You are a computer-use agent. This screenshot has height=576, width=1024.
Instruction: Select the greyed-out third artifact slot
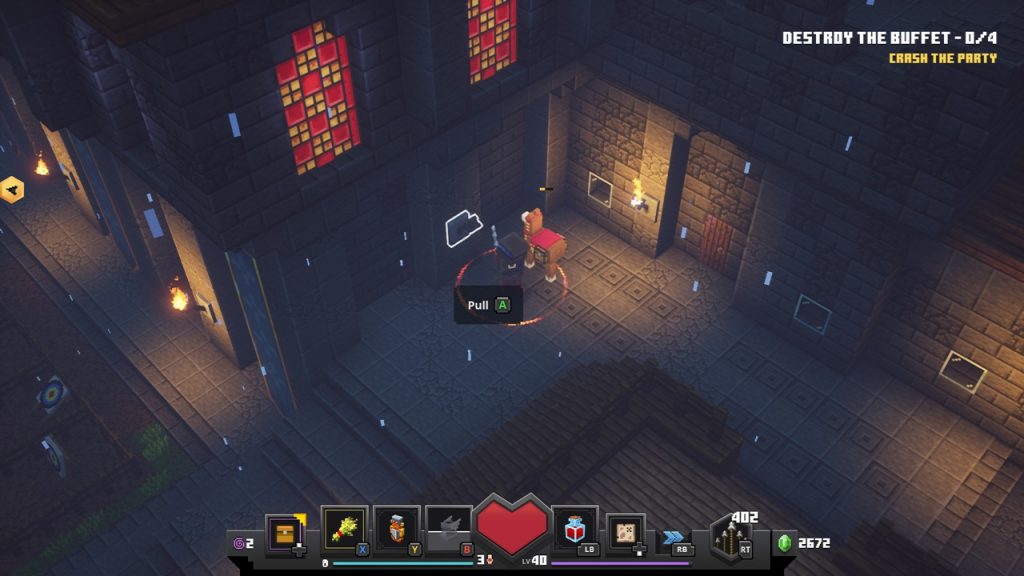[448, 528]
